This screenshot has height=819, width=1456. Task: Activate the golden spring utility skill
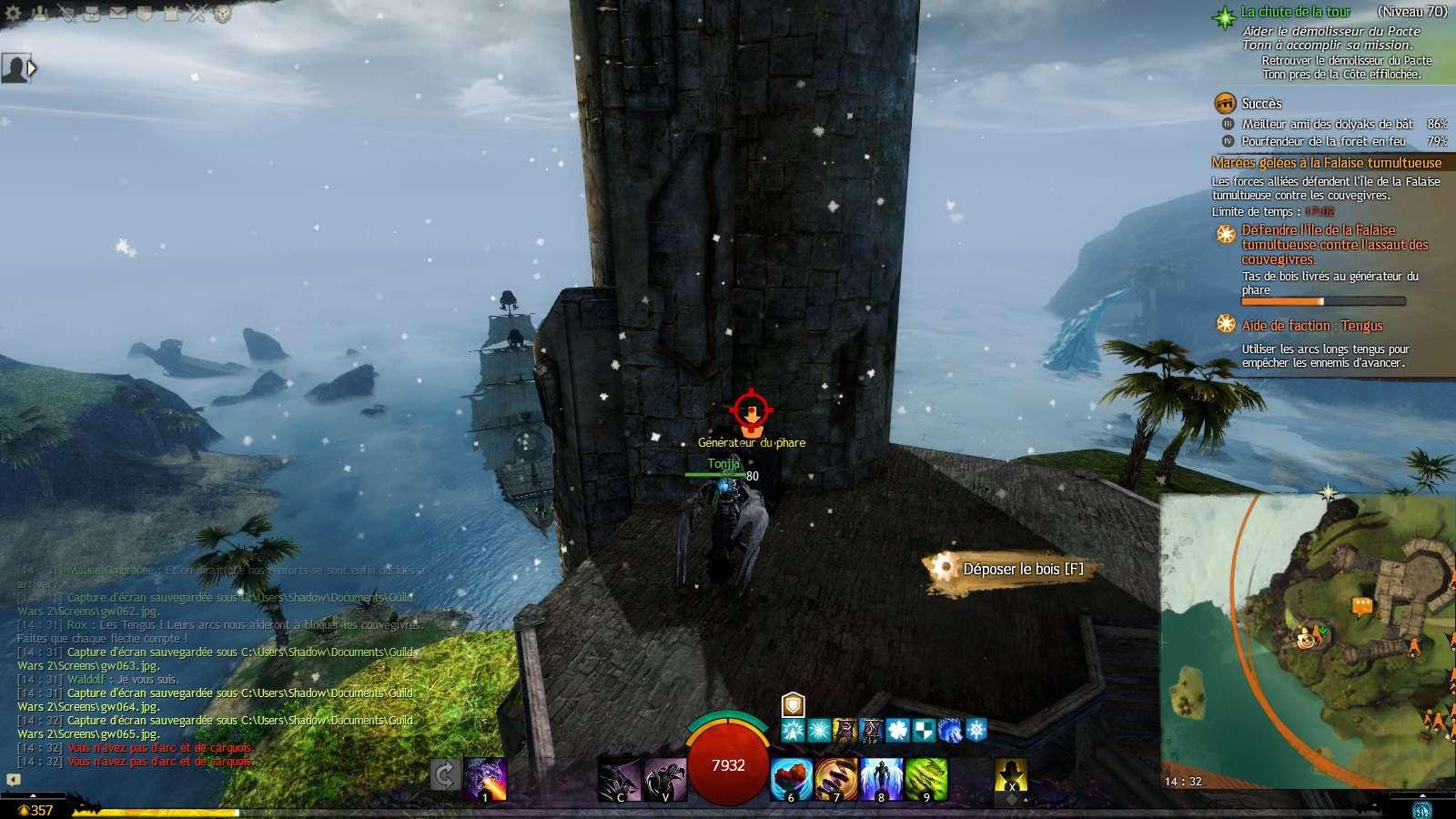(836, 779)
